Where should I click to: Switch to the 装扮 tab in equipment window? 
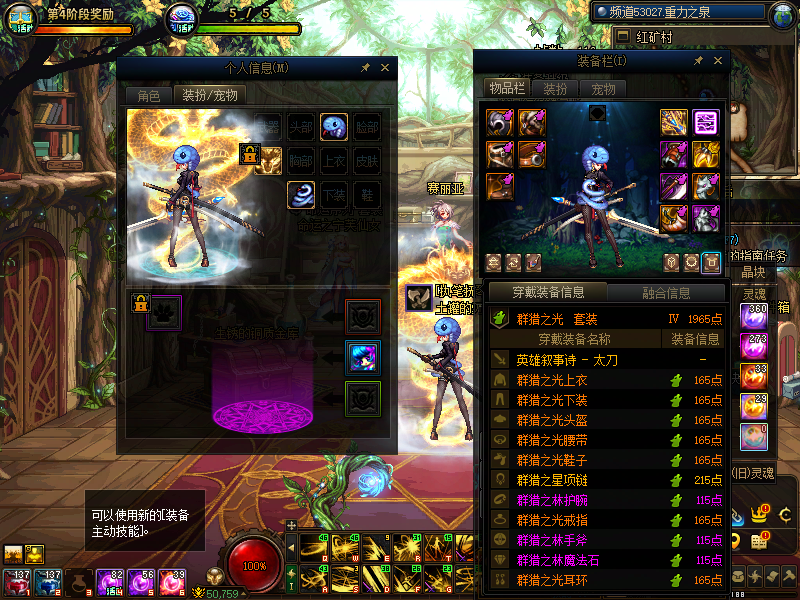point(555,88)
